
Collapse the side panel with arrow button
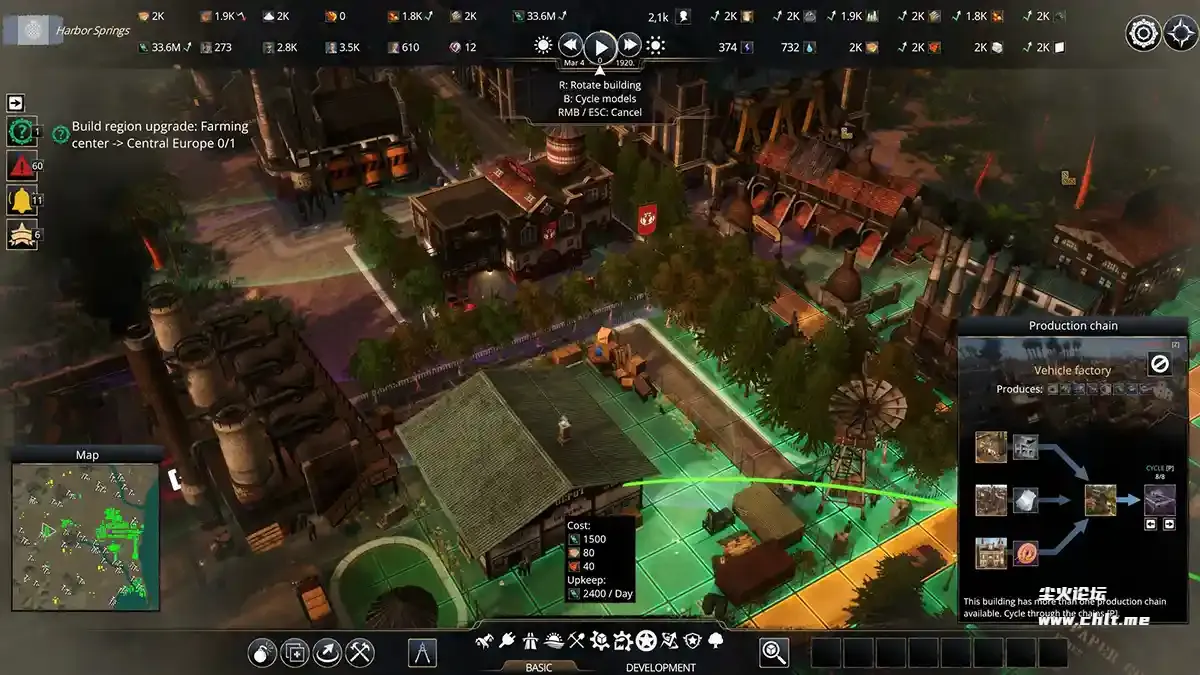(x=16, y=103)
